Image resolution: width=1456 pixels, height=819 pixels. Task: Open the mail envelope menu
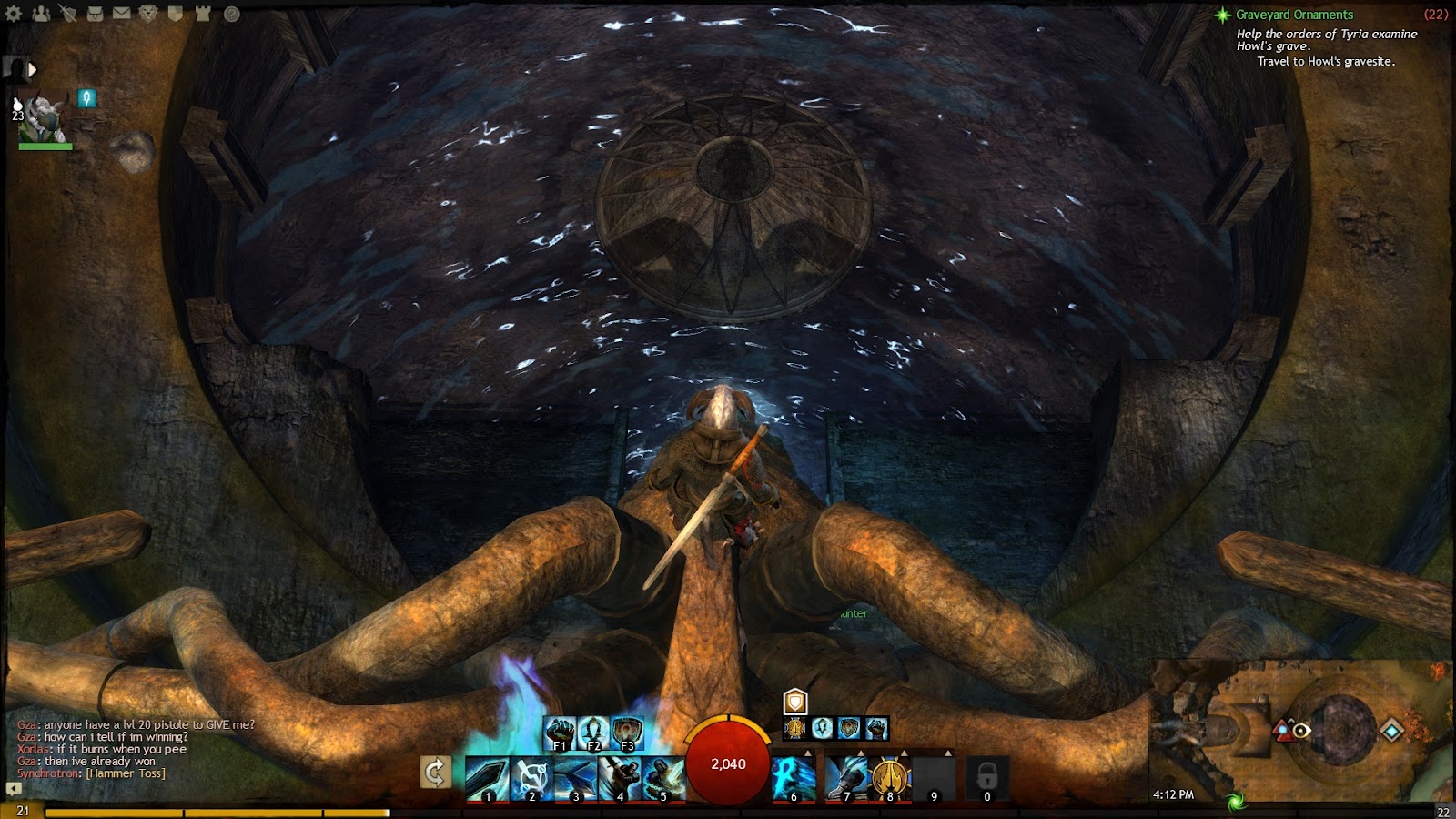tap(121, 14)
